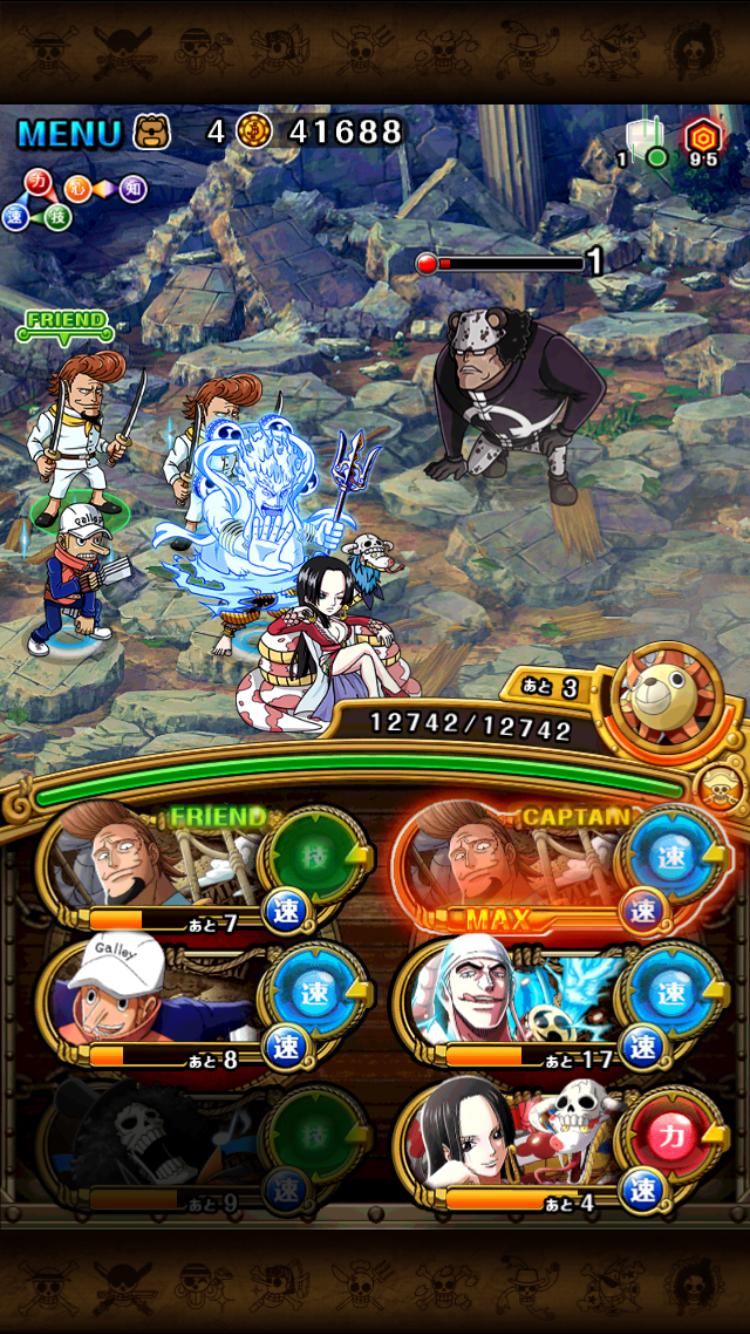Tap the green 技 orb on friend captain
Image resolution: width=750 pixels, height=1334 pixels.
click(314, 856)
